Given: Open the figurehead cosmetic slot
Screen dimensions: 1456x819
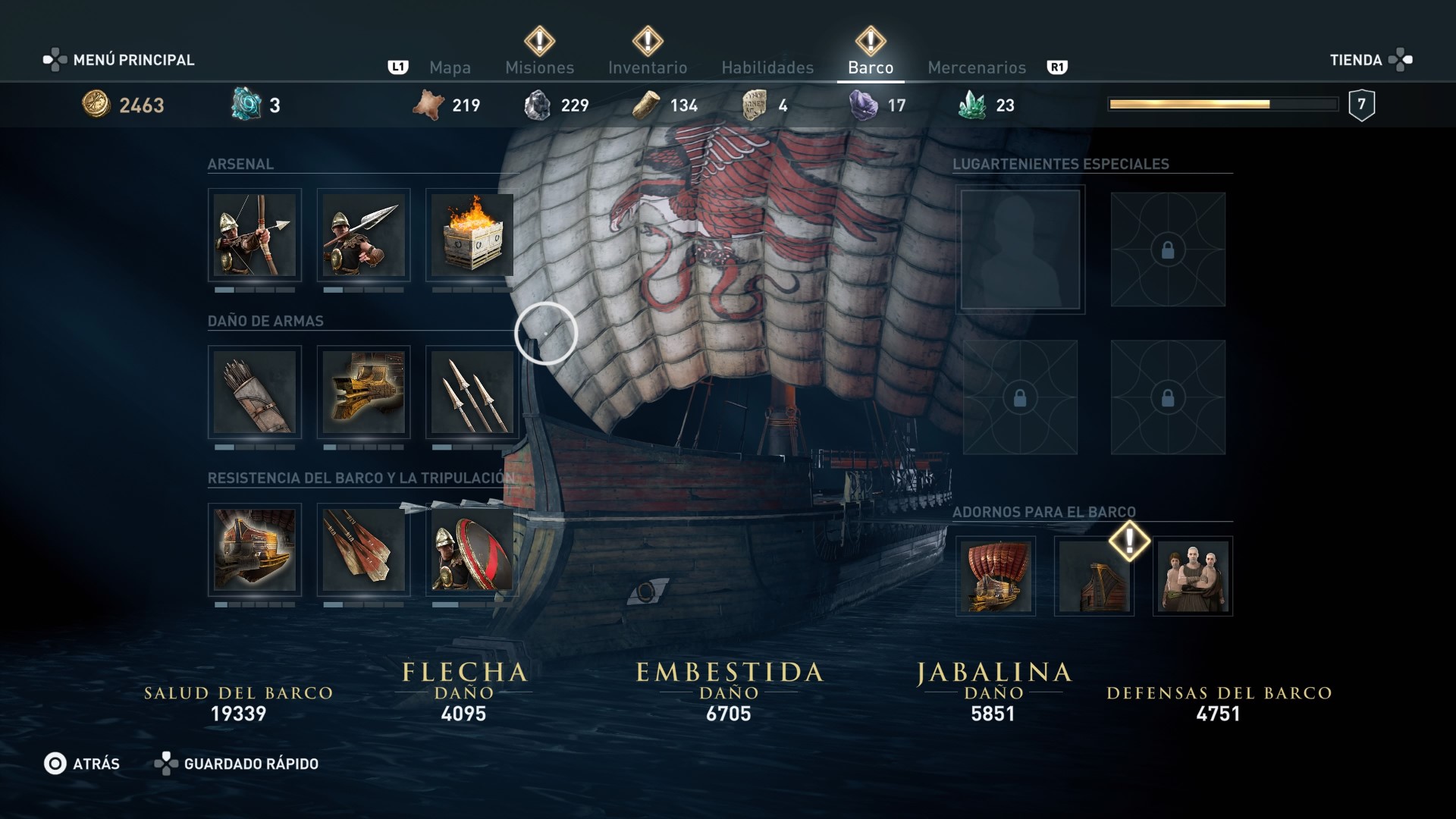Looking at the screenshot, I should point(1094,576).
